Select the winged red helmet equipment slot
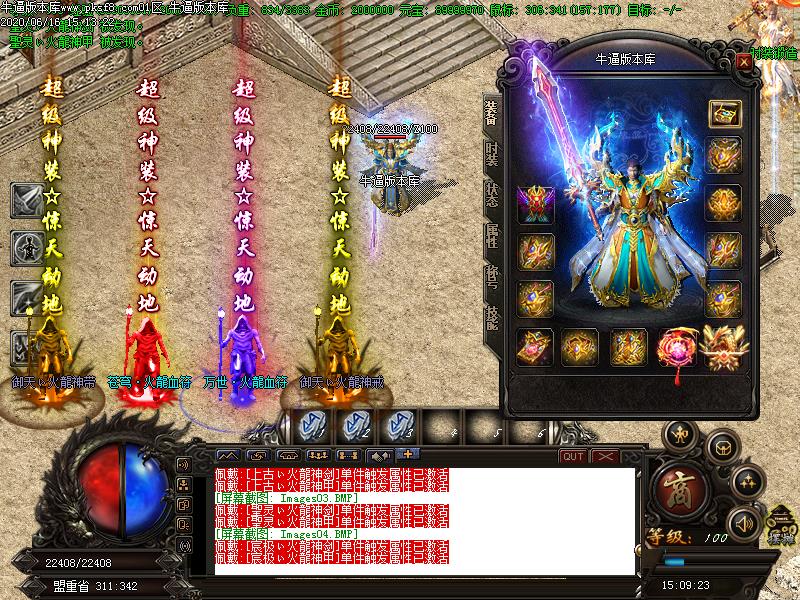800x600 pixels. point(534,204)
